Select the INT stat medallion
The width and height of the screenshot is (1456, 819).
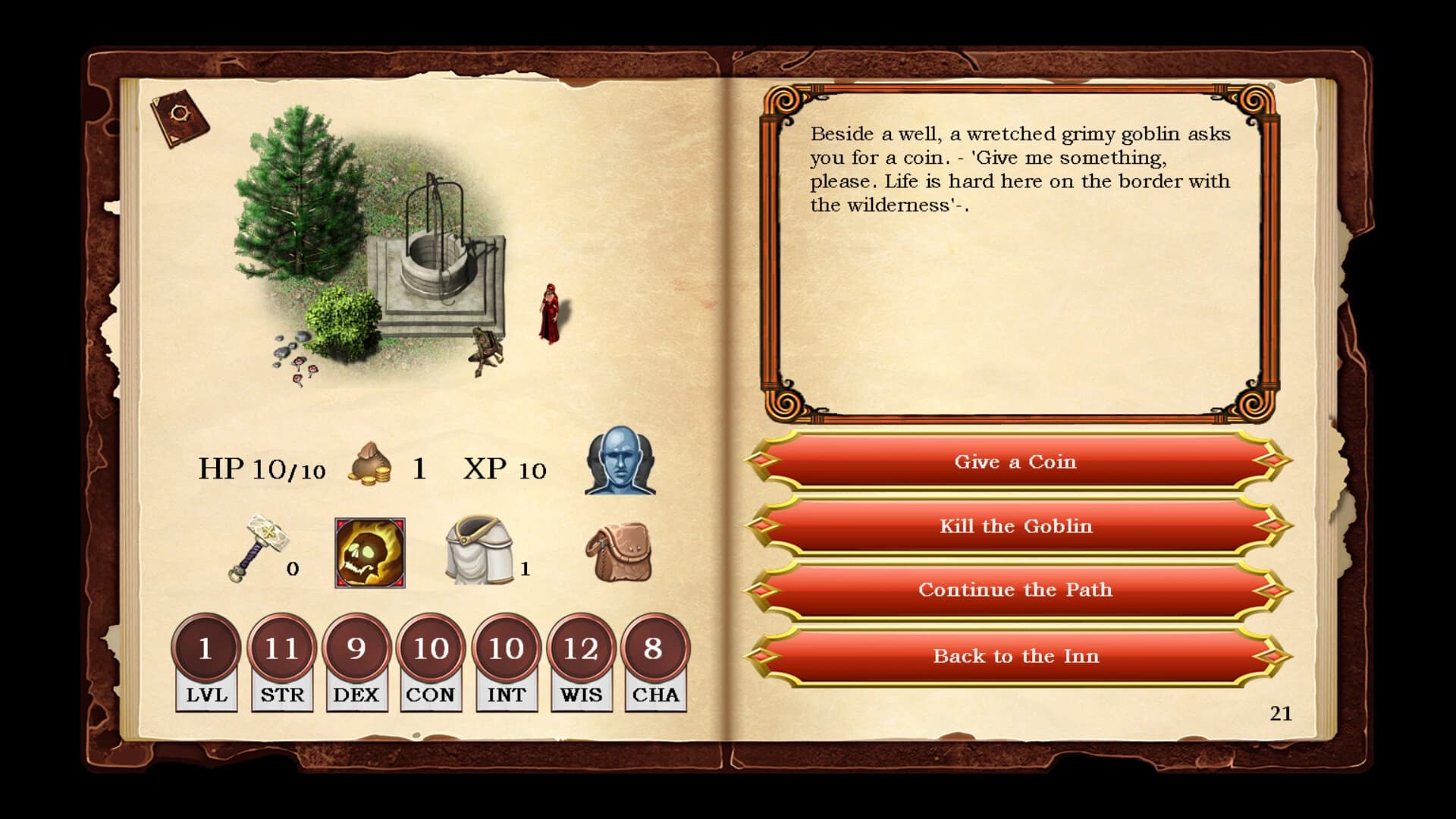506,648
